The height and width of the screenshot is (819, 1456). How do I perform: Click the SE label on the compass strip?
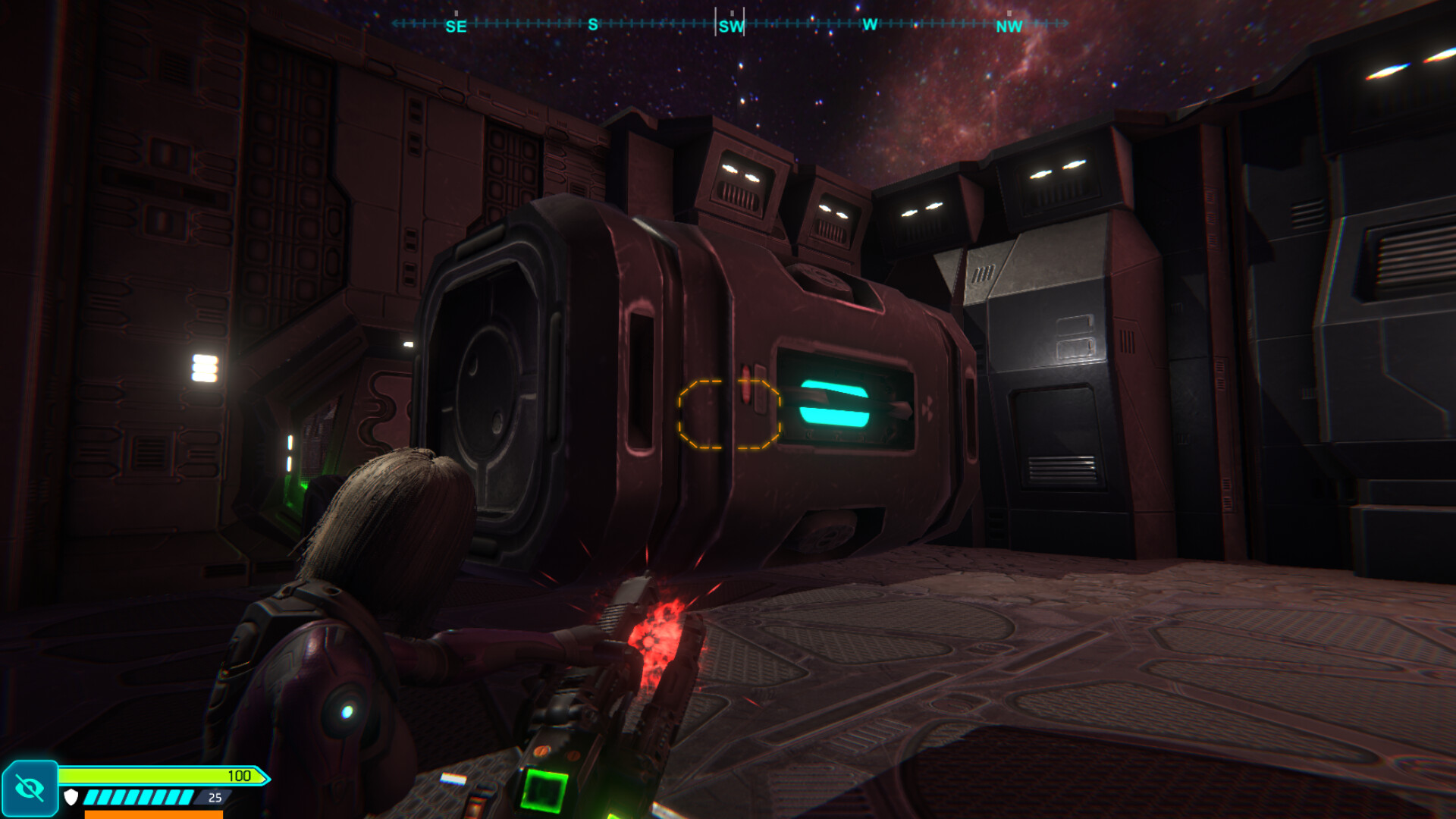(455, 27)
